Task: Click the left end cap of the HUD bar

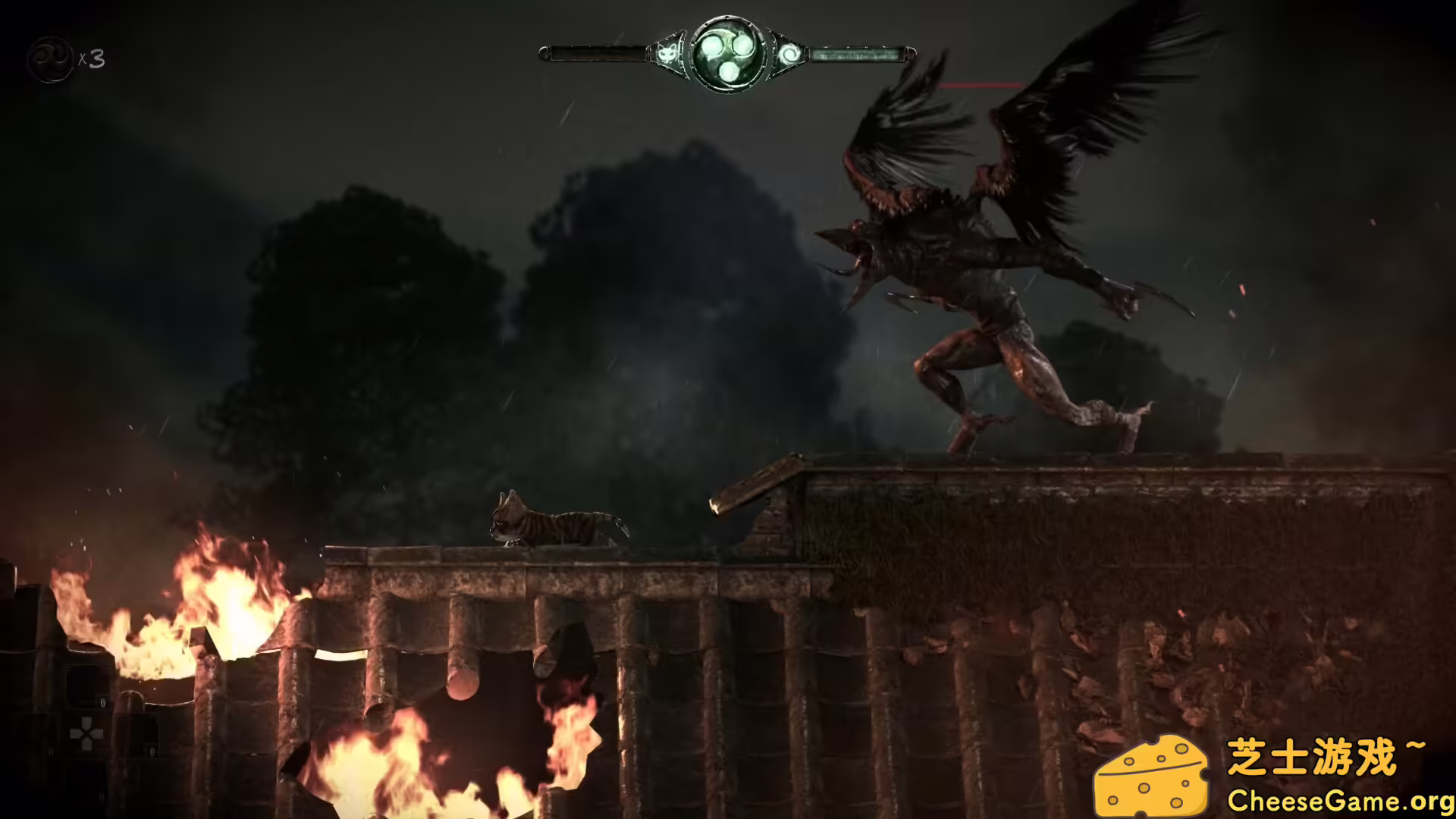Action: (x=544, y=52)
